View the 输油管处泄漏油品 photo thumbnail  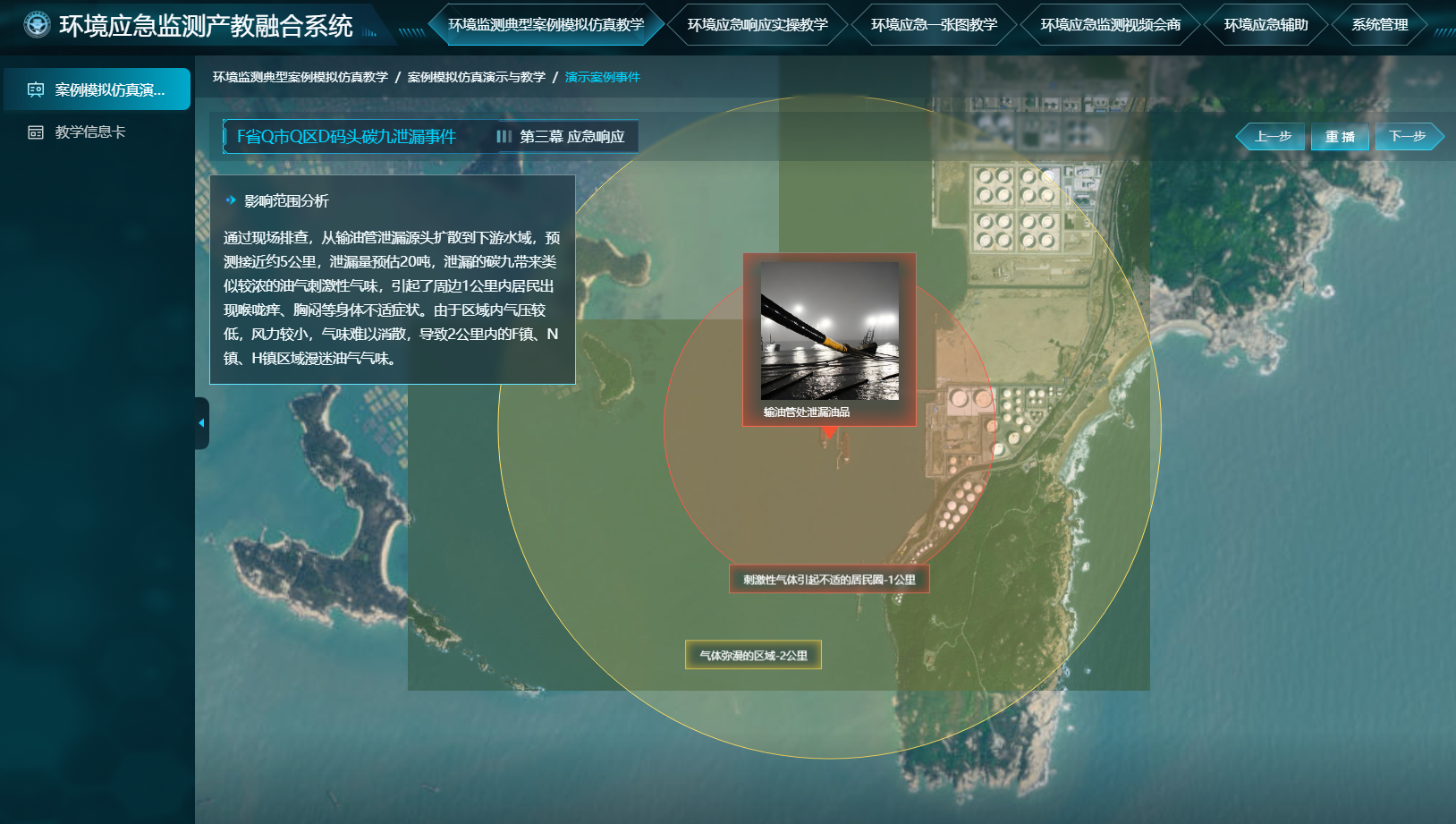point(829,331)
